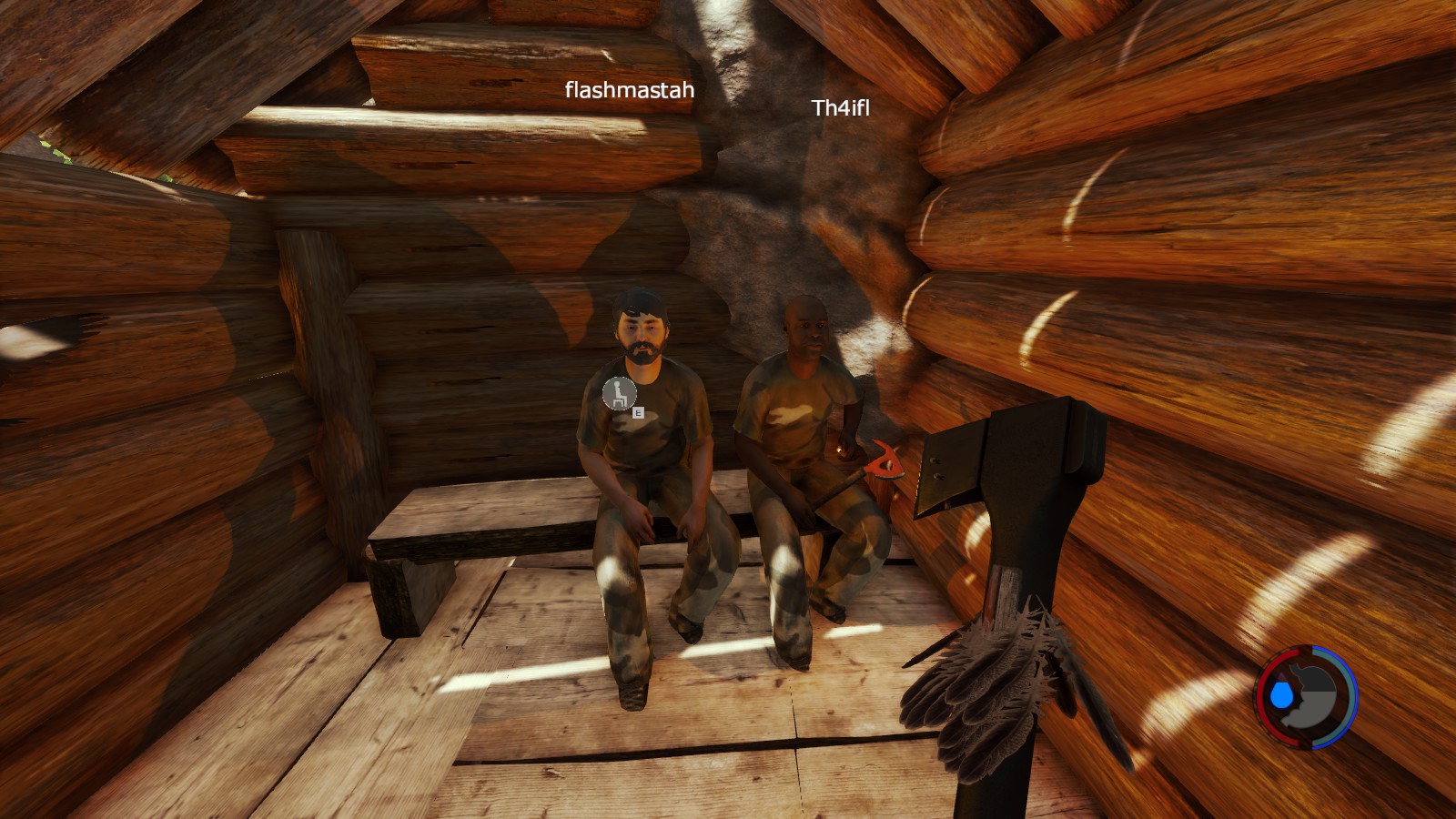1456x819 pixels.
Task: Click the flashmastah player name tag
Action: pos(629,90)
